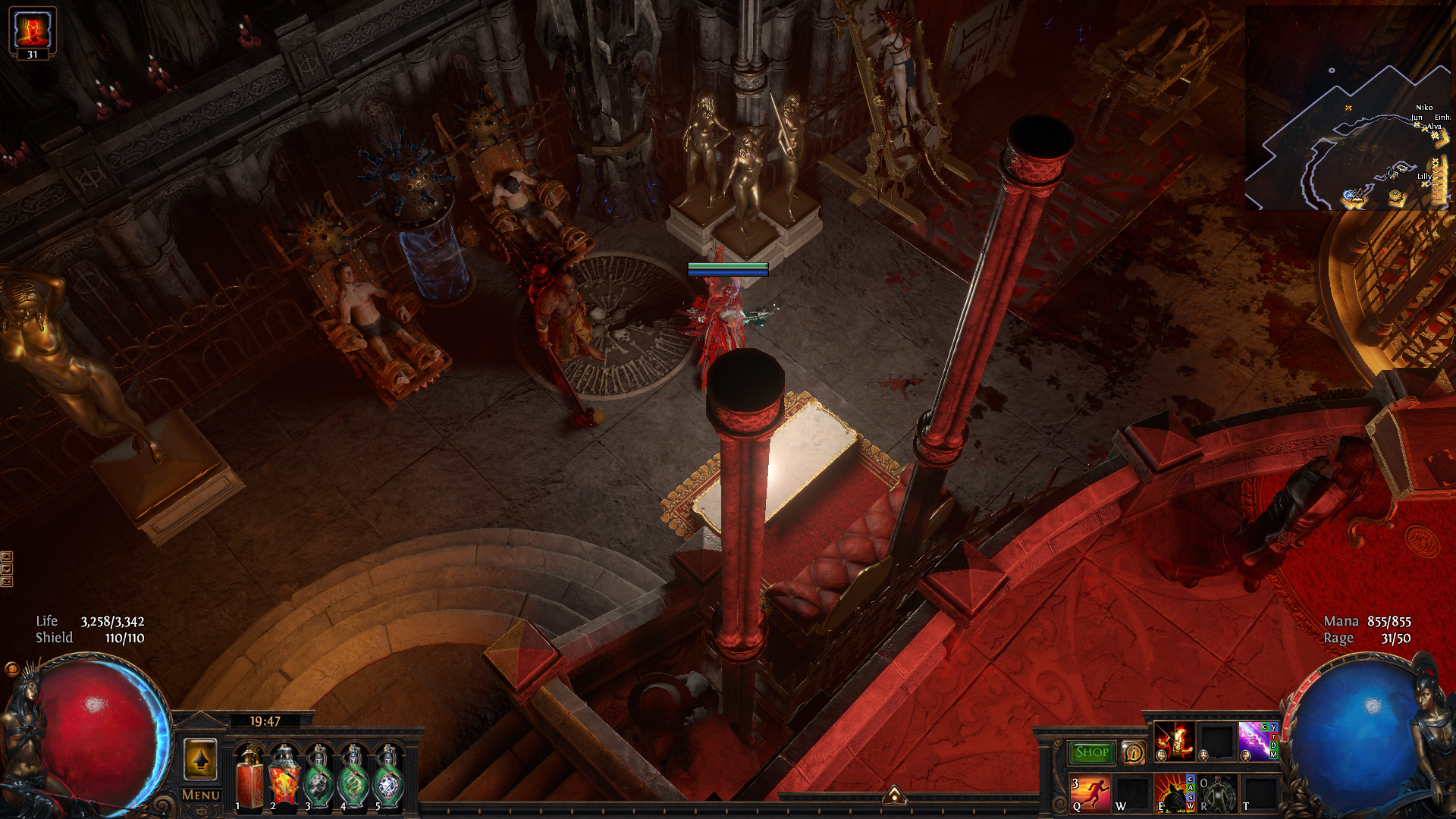This screenshot has height=819, width=1456.
Task: Open the Menu button
Action: [x=201, y=795]
